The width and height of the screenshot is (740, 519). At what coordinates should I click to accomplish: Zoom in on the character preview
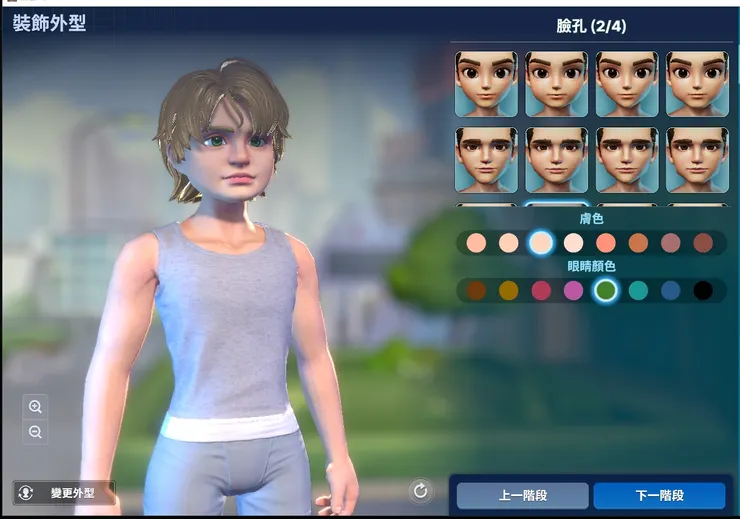click(x=36, y=407)
